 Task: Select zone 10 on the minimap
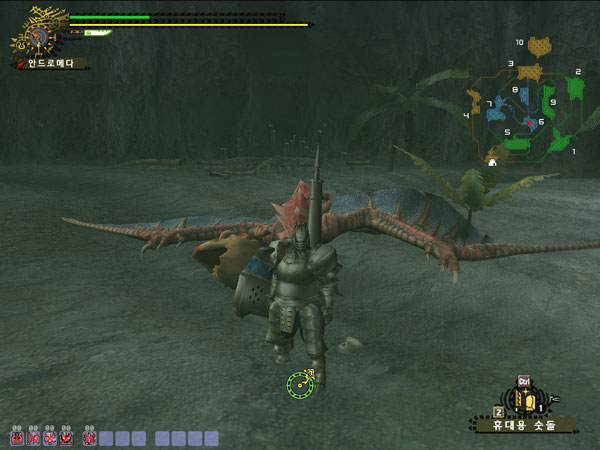click(540, 45)
